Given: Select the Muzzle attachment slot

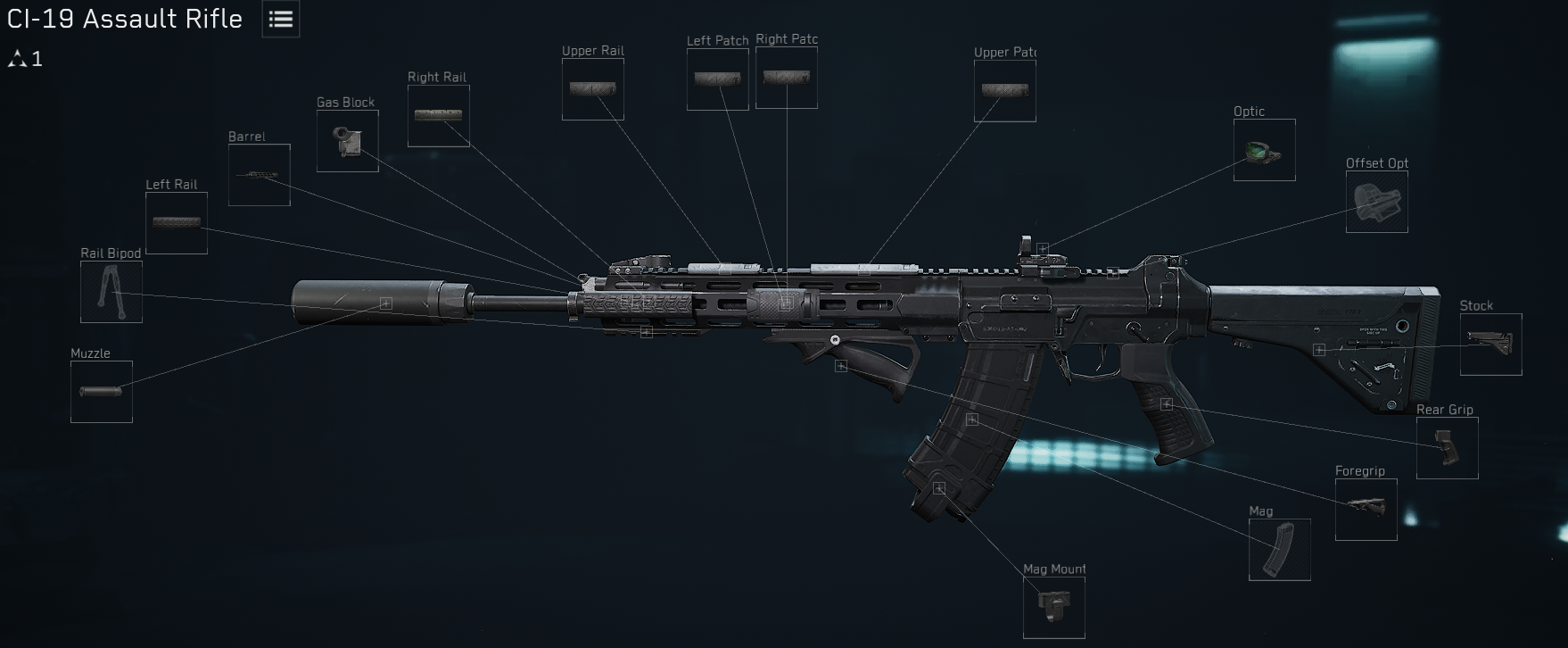Looking at the screenshot, I should click(101, 393).
